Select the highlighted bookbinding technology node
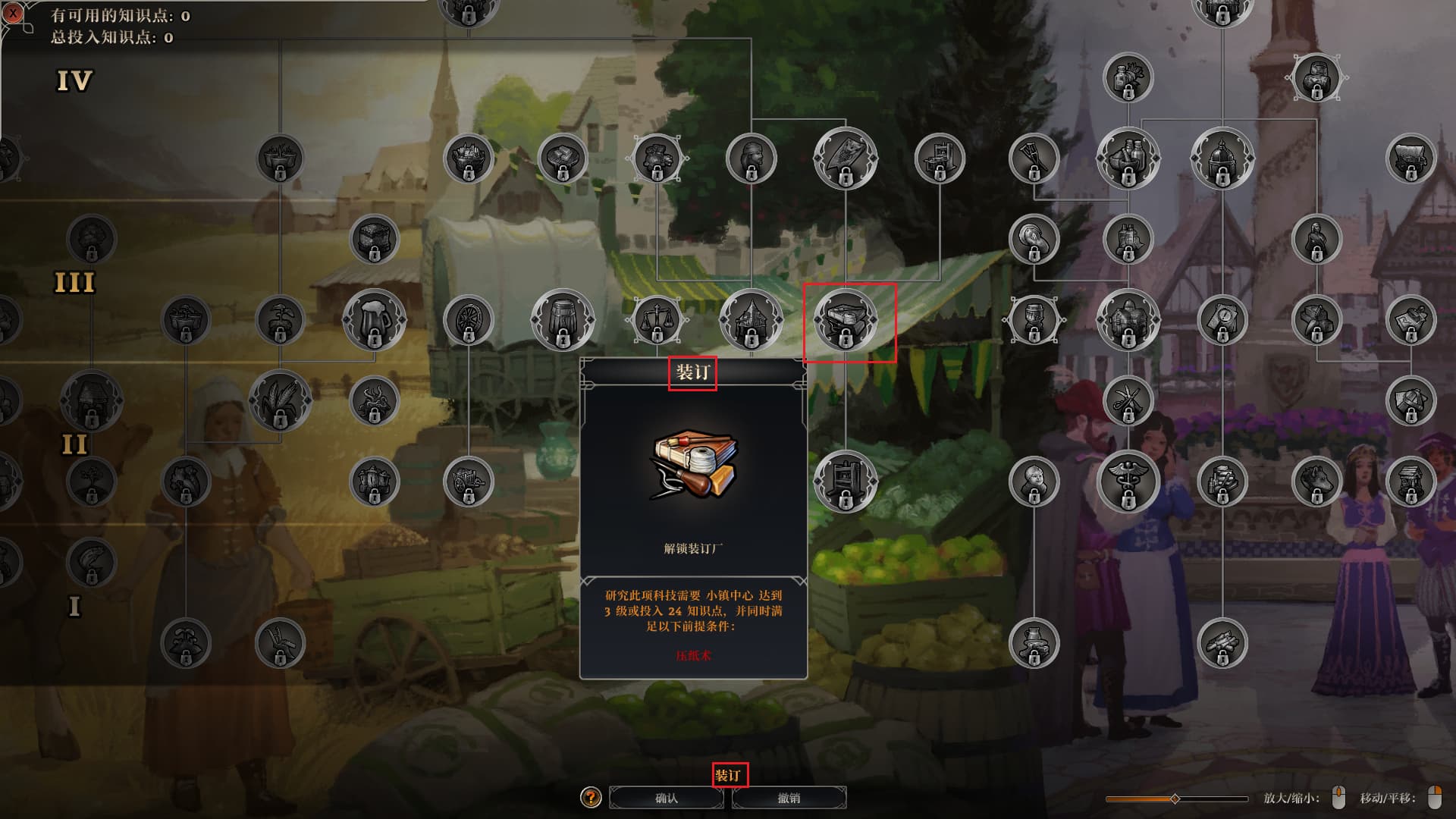Screen dimensions: 1456x819 click(x=845, y=320)
